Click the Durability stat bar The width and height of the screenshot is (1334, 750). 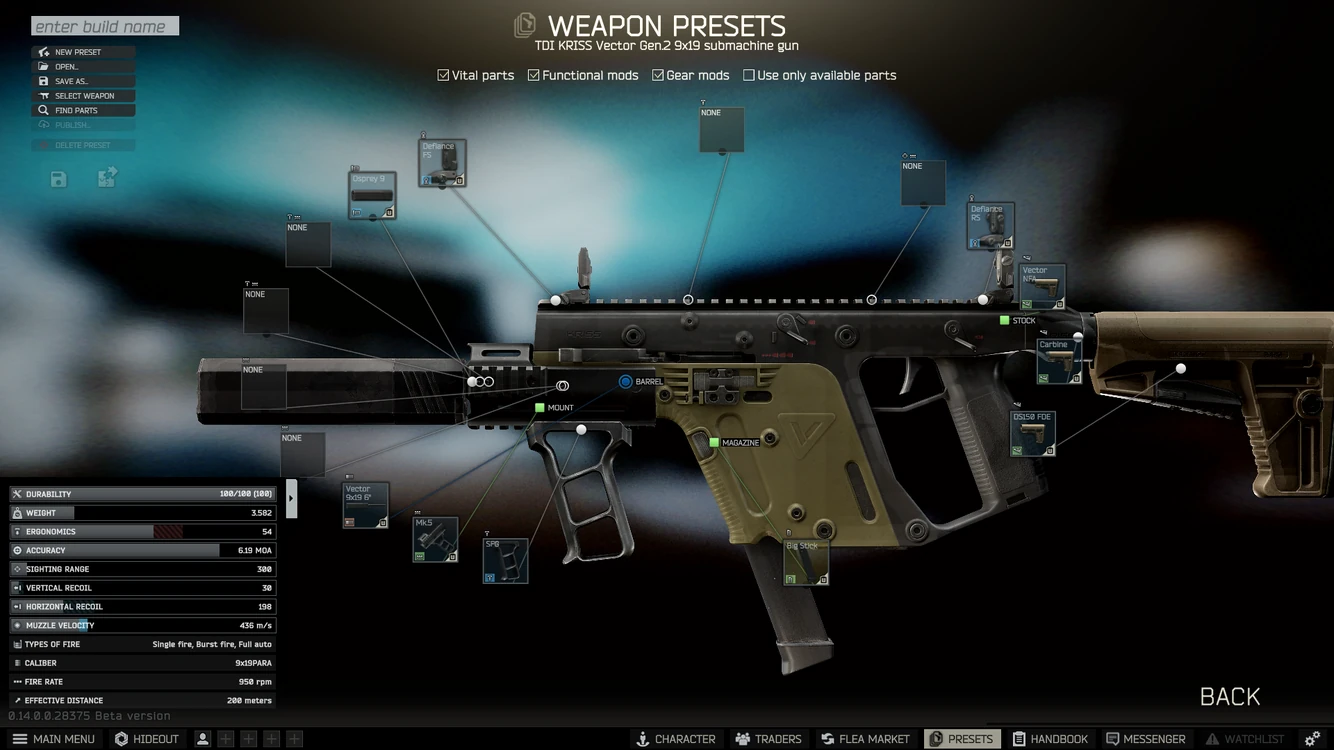[x=142, y=493]
